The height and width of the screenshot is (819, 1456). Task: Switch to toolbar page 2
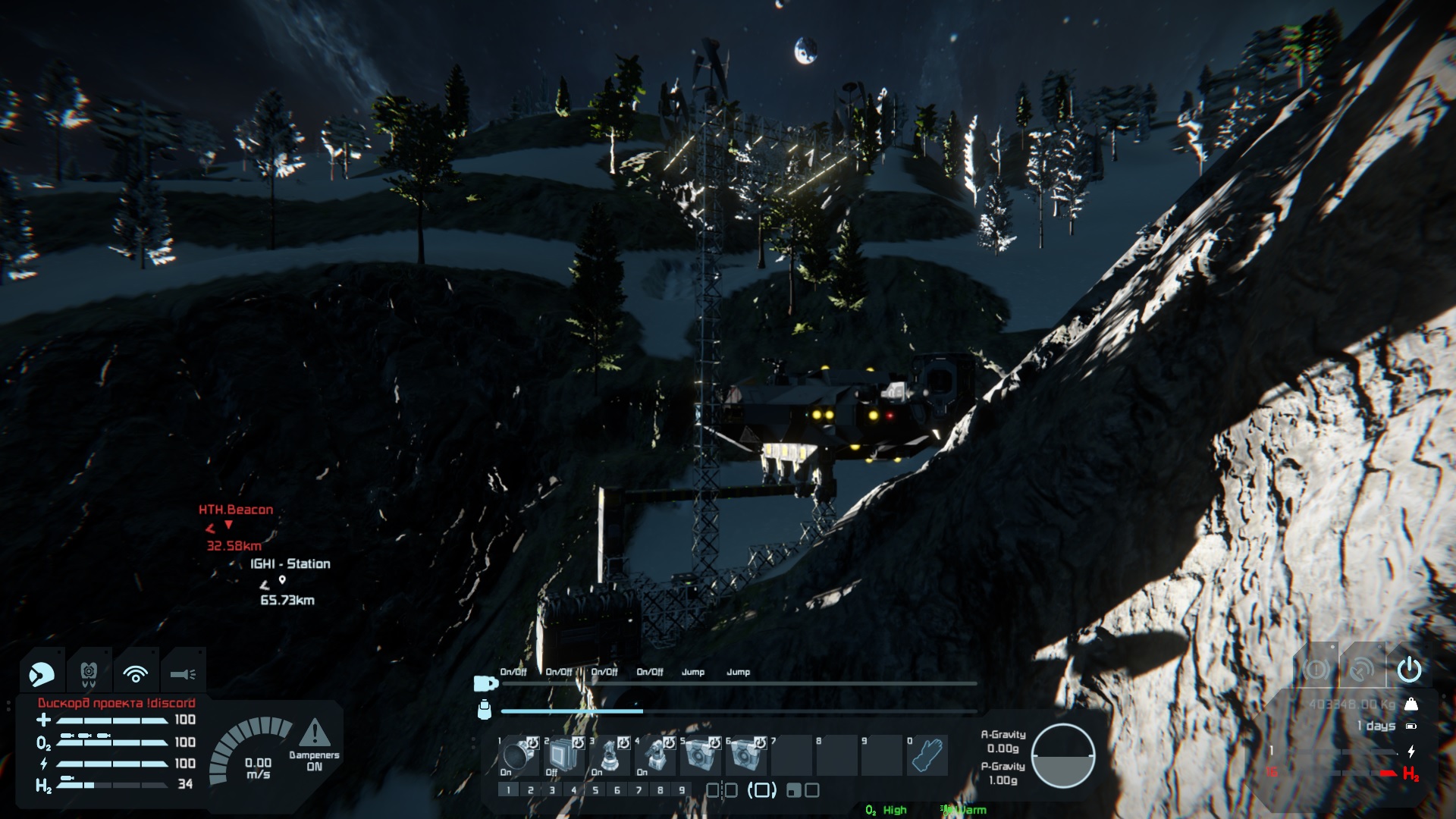pyautogui.click(x=530, y=790)
